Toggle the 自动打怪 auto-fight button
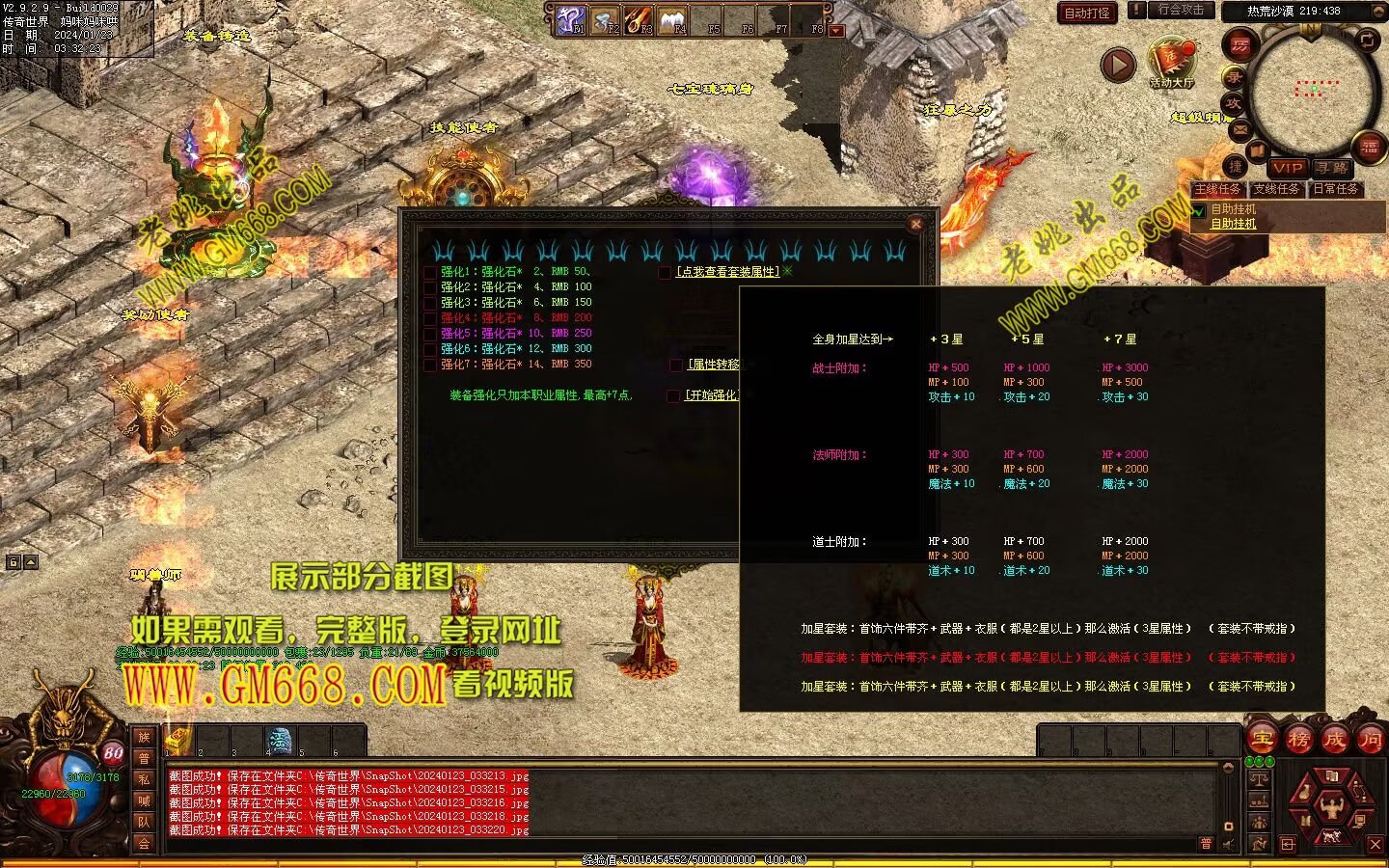 [1087, 13]
